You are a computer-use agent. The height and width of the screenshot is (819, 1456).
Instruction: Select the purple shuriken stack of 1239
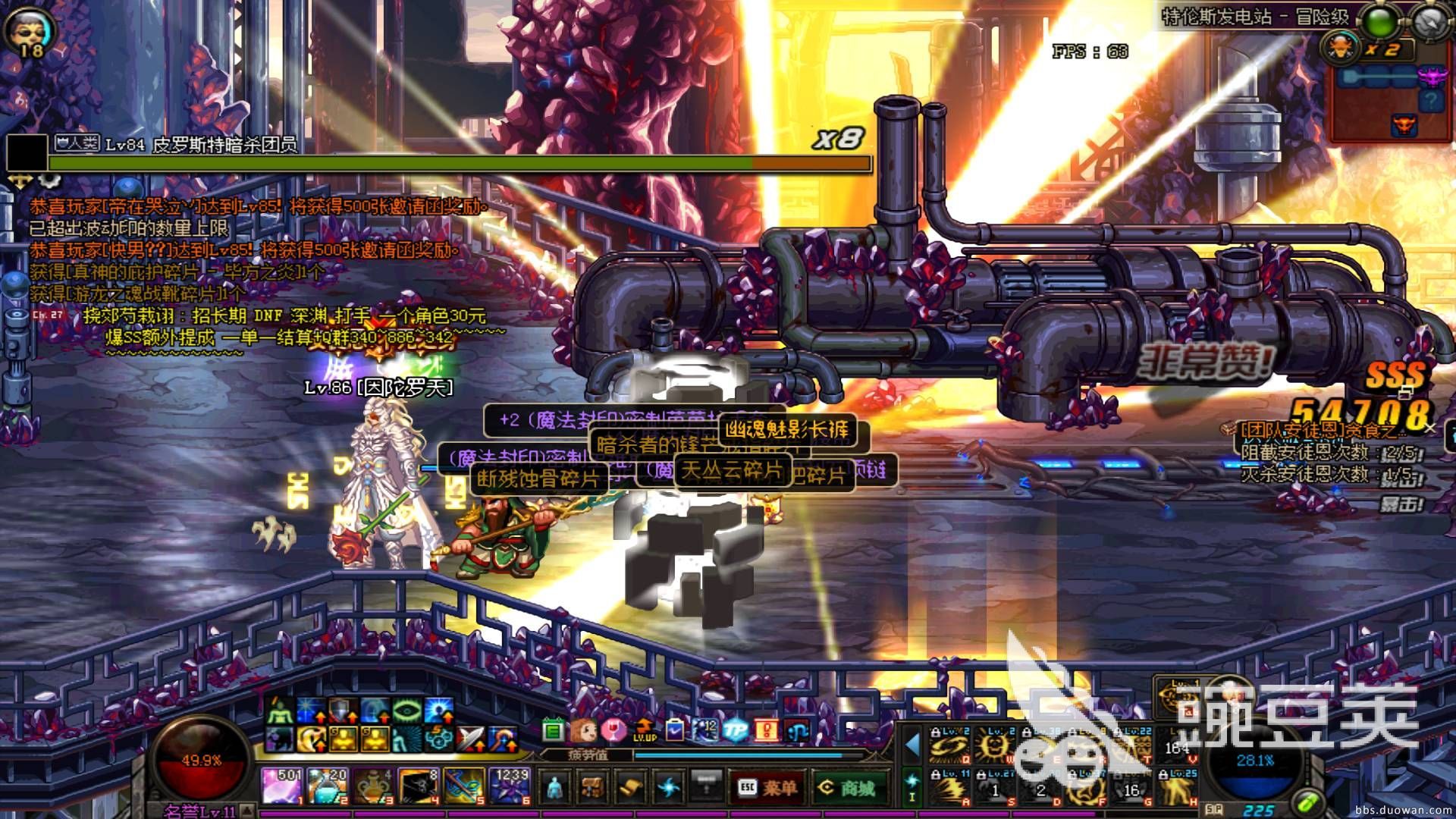[510, 786]
